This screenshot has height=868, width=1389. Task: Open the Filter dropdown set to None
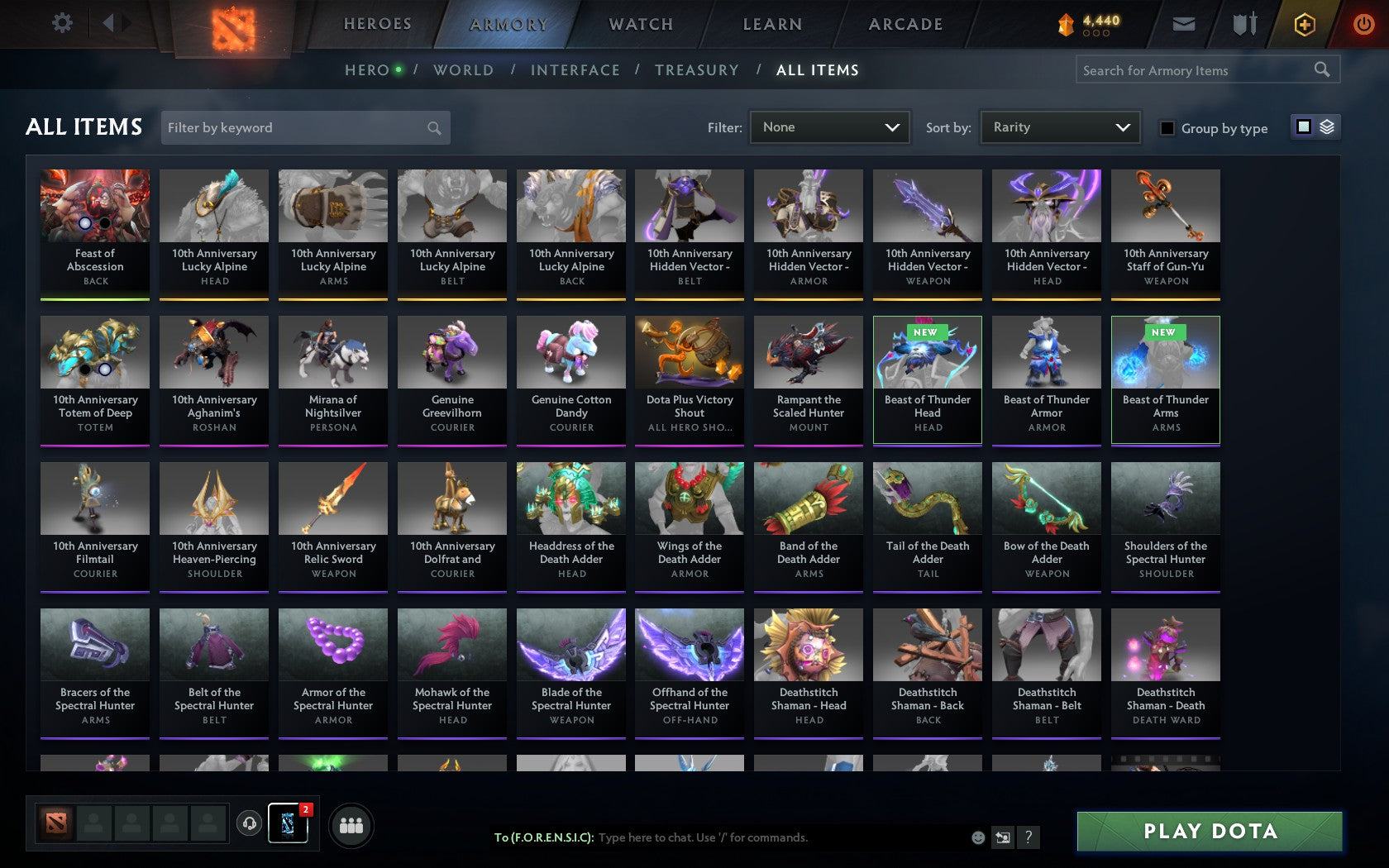pos(829,127)
